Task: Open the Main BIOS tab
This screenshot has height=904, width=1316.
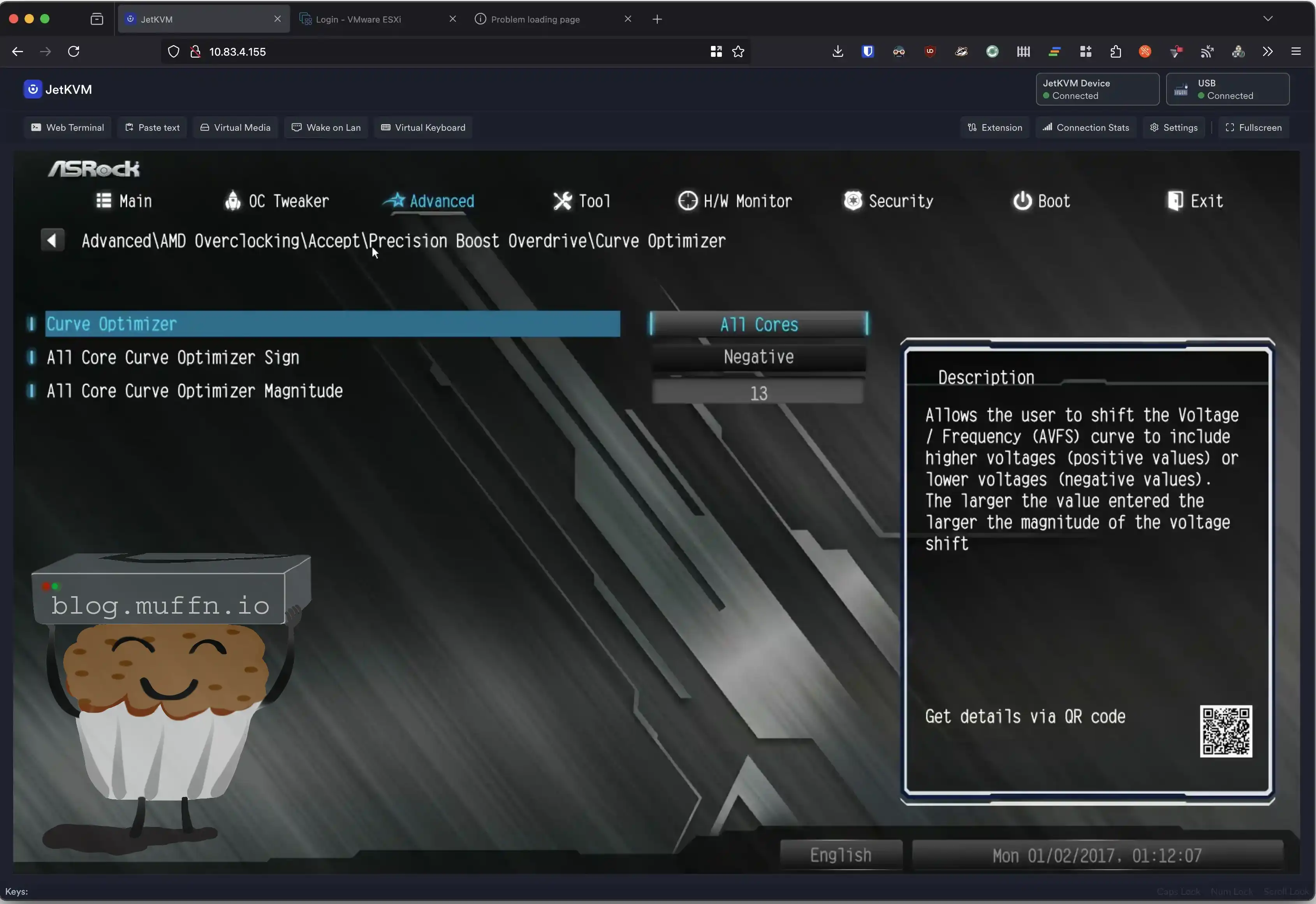Action: (x=124, y=201)
